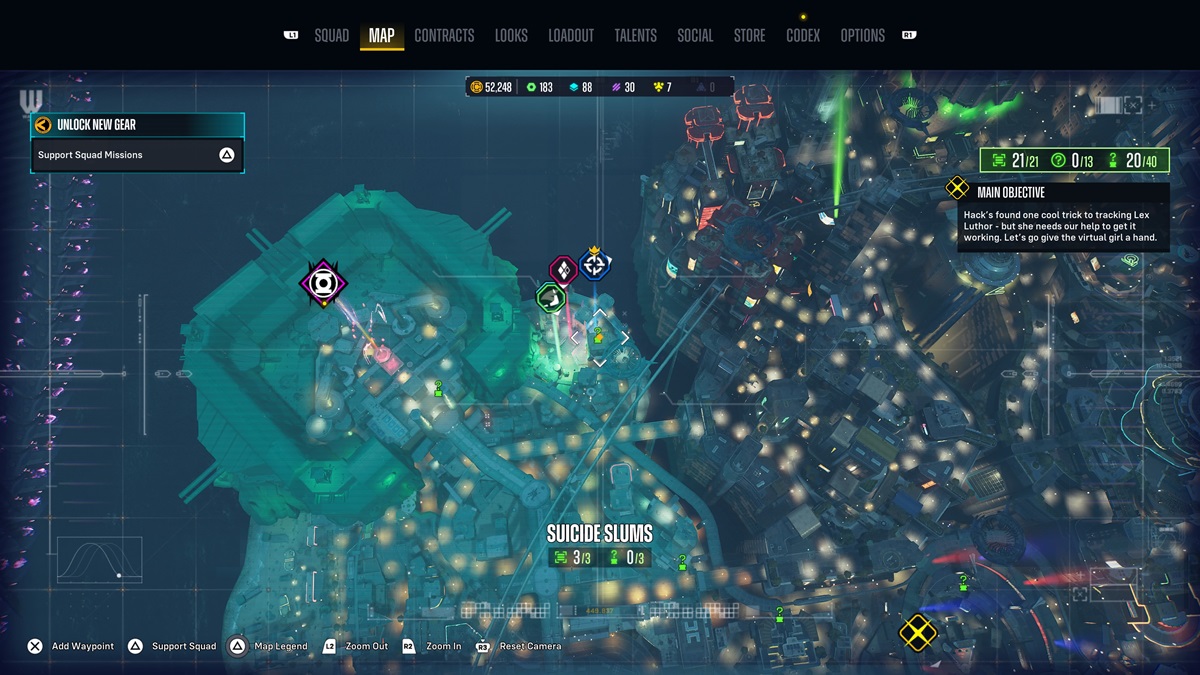Go to the Loadout tab
Image resolution: width=1200 pixels, height=675 pixels.
coord(571,36)
